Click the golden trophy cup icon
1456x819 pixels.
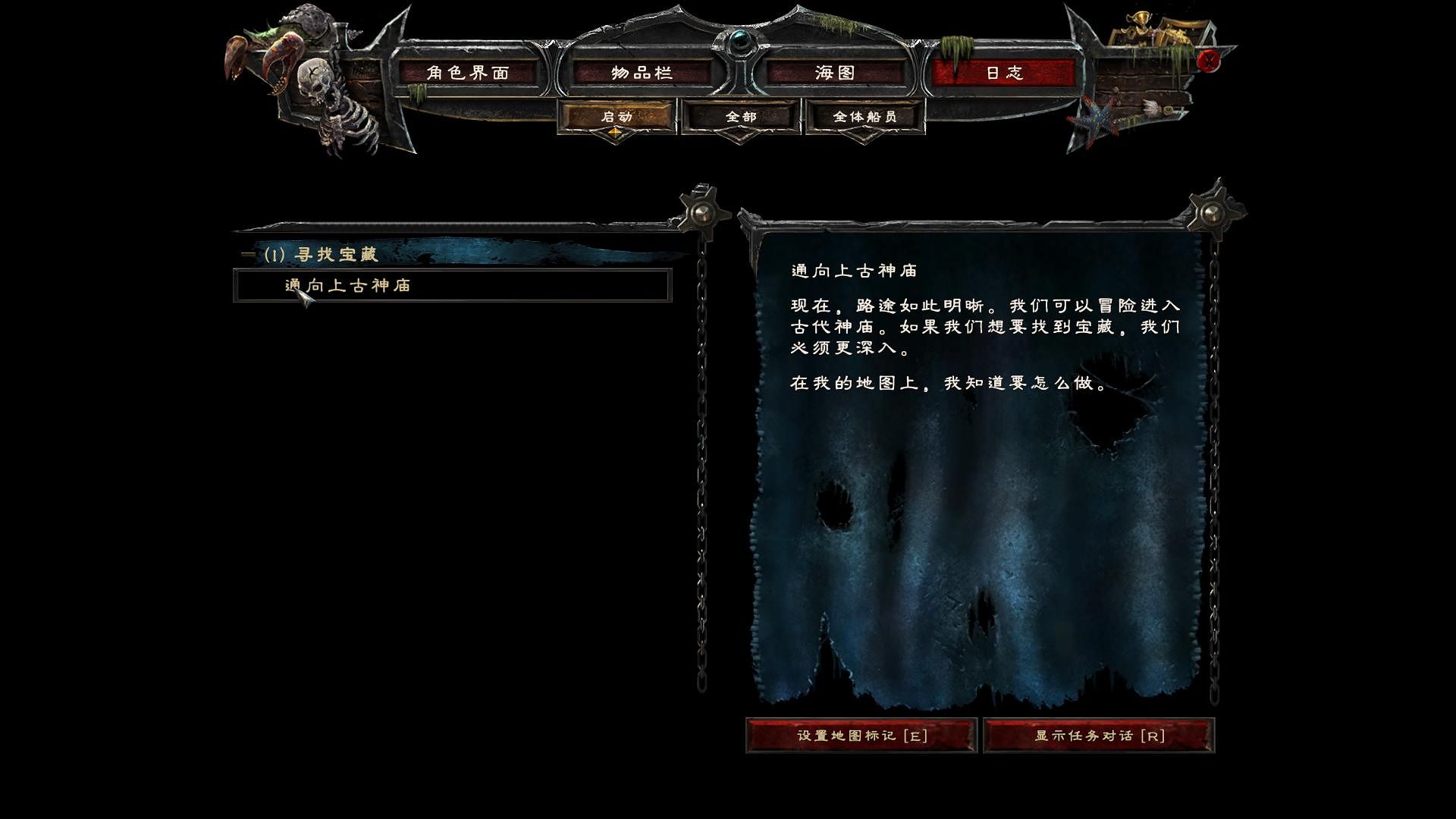point(1141,21)
